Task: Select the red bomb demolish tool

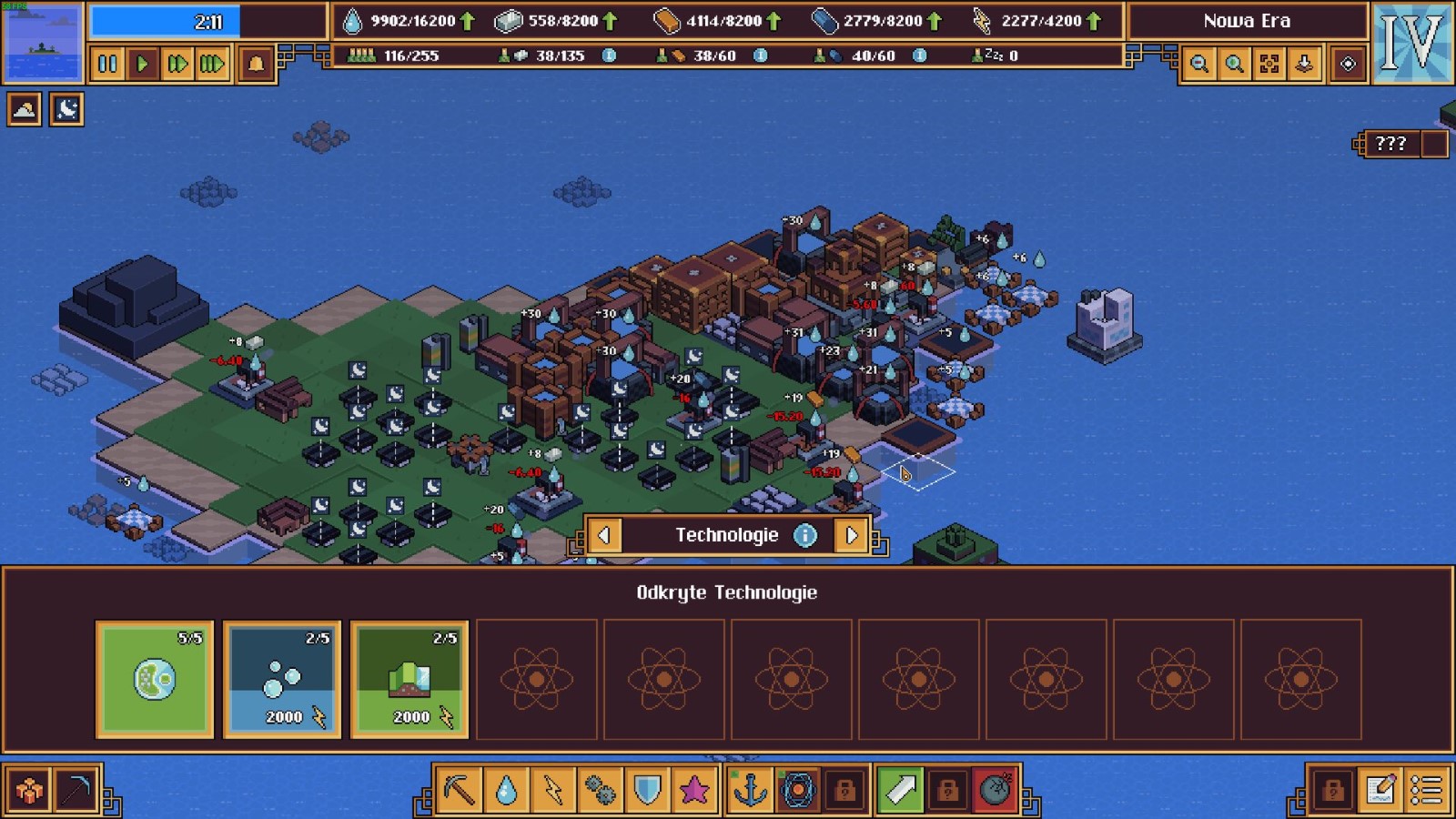Action: (x=996, y=789)
